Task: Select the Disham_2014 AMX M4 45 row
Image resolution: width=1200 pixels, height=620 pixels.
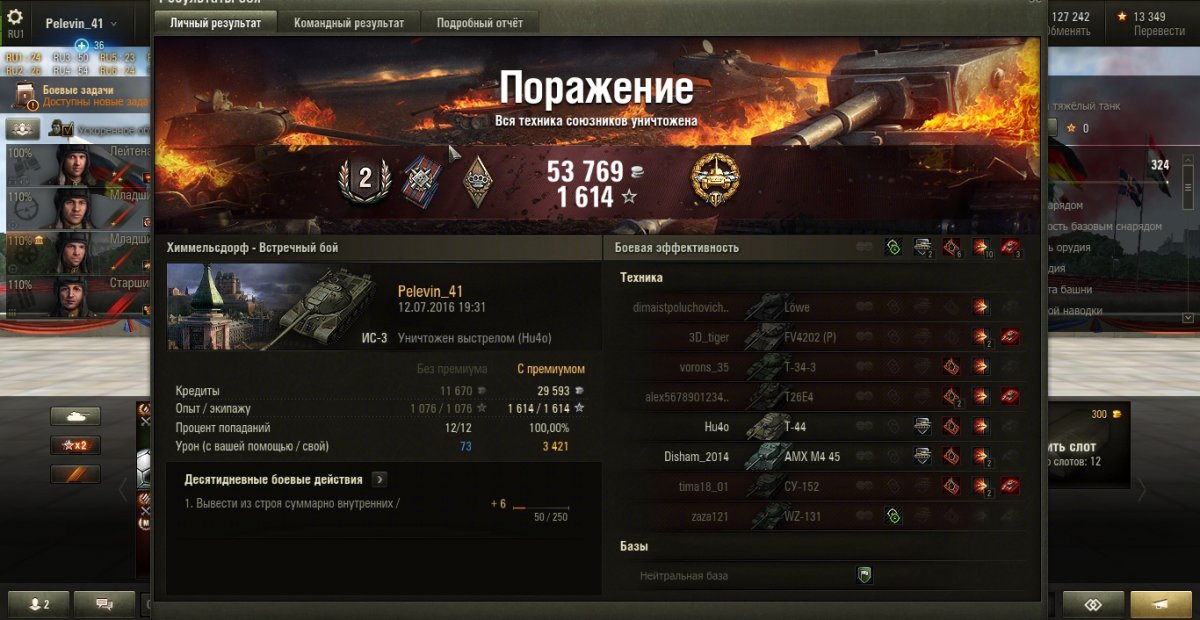Action: coord(820,457)
